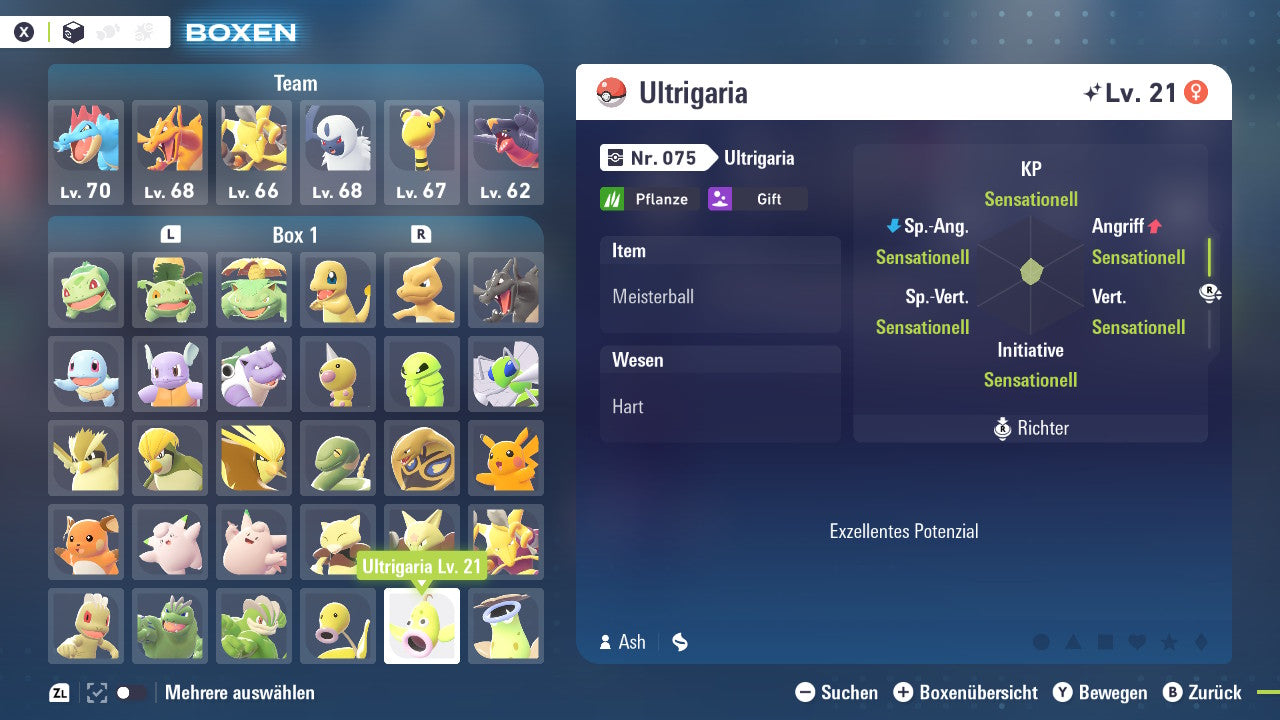Image resolution: width=1280 pixels, height=720 pixels.
Task: Switch to the box storage tab
Action: [73, 32]
